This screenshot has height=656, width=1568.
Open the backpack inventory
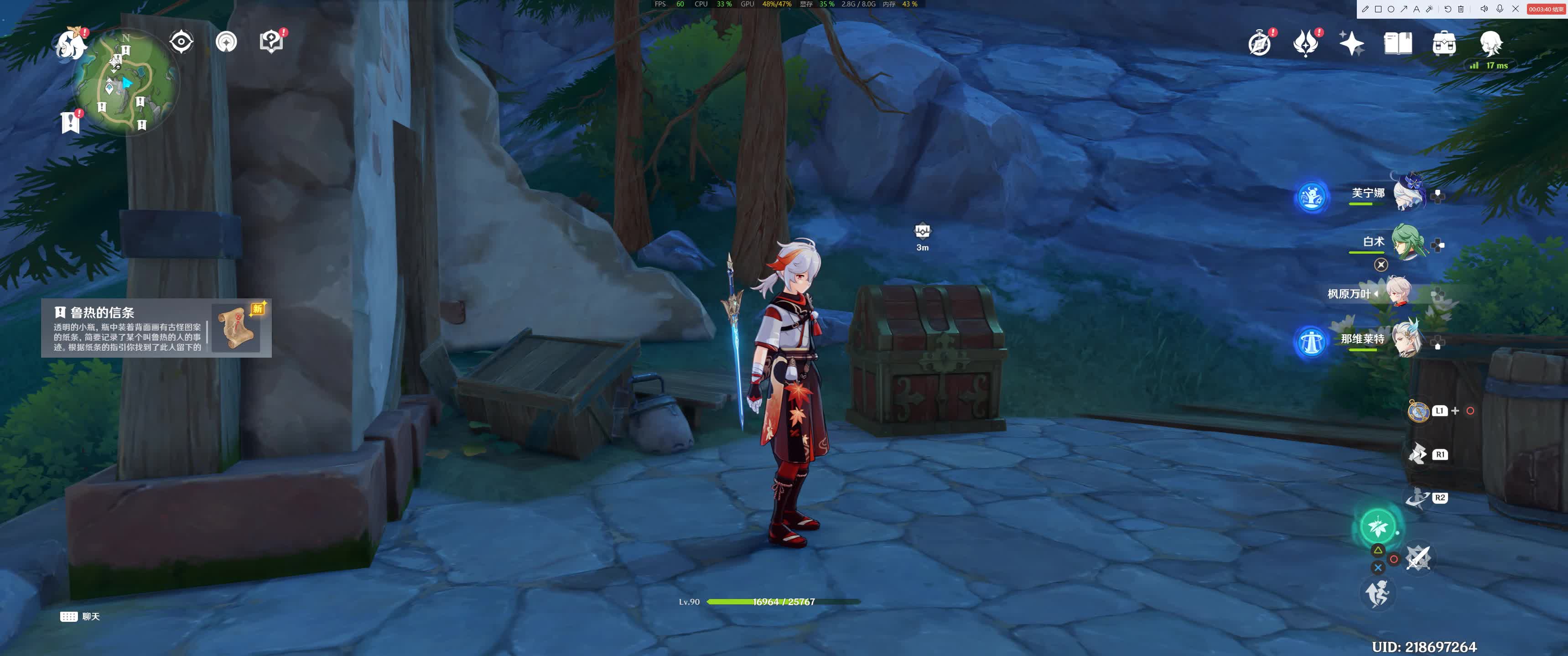point(1444,44)
